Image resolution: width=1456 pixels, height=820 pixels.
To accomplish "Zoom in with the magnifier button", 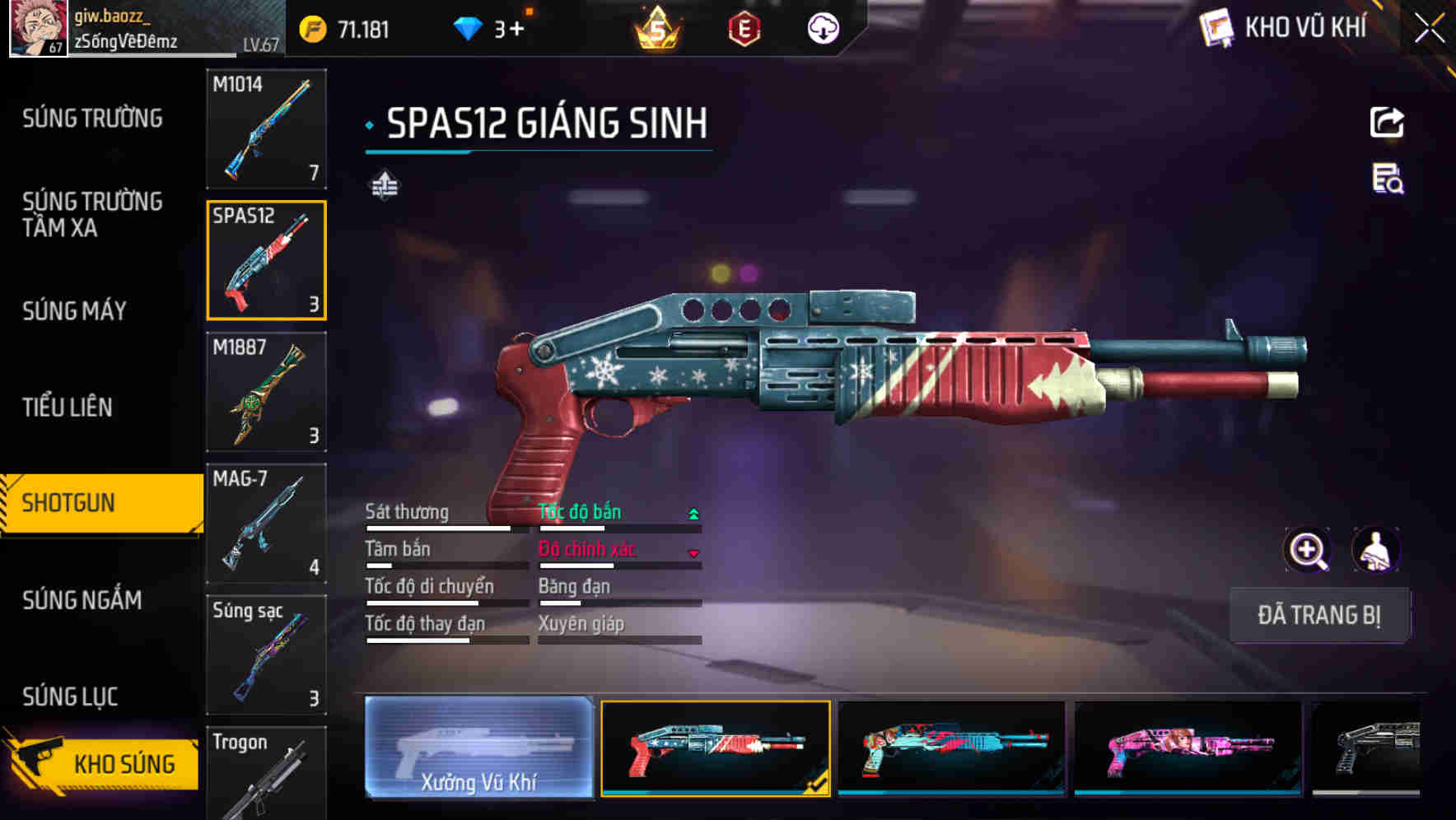I will [1308, 550].
